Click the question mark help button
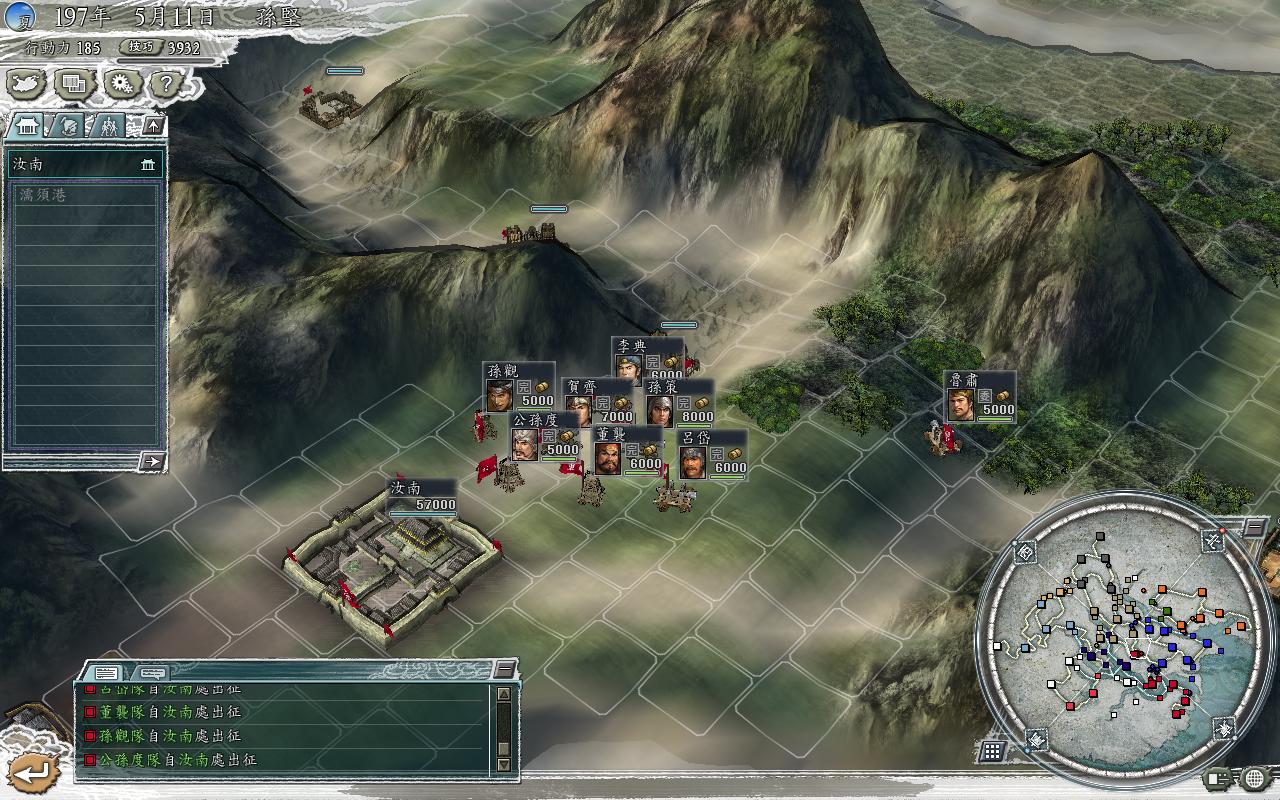 coord(167,84)
